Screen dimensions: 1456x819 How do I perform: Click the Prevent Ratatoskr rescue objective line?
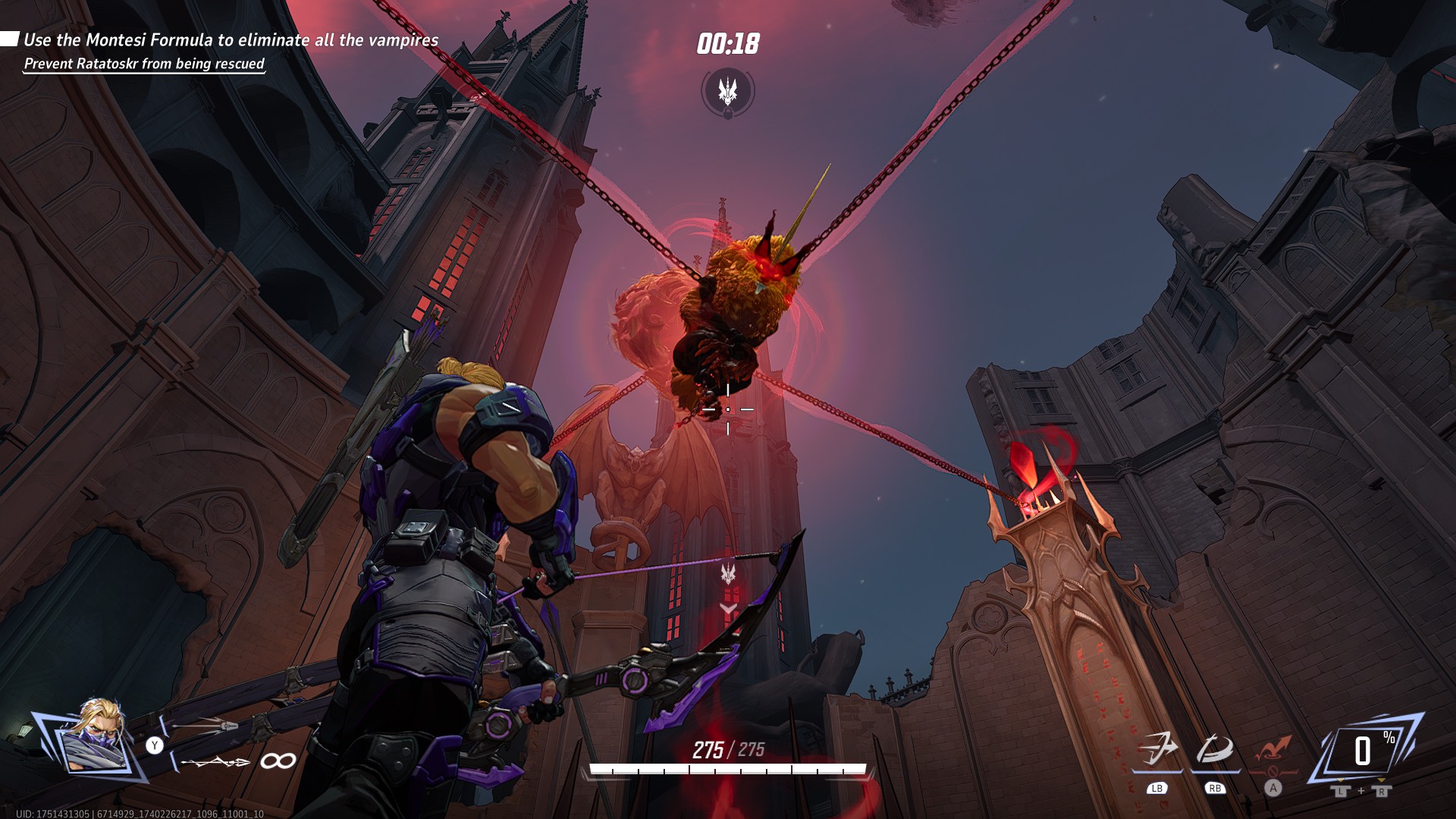(144, 64)
